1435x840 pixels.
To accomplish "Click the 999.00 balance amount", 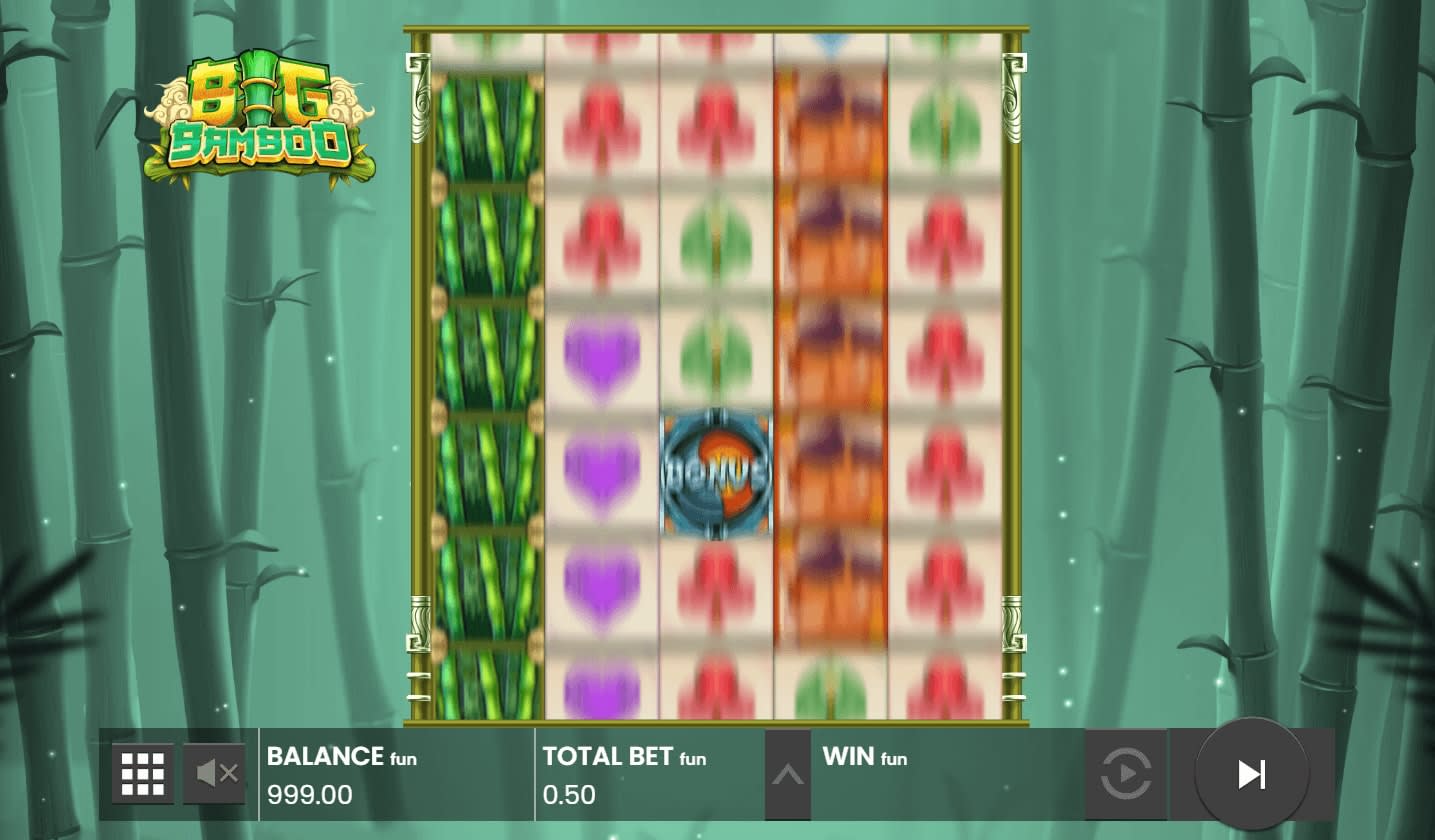I will [x=308, y=795].
